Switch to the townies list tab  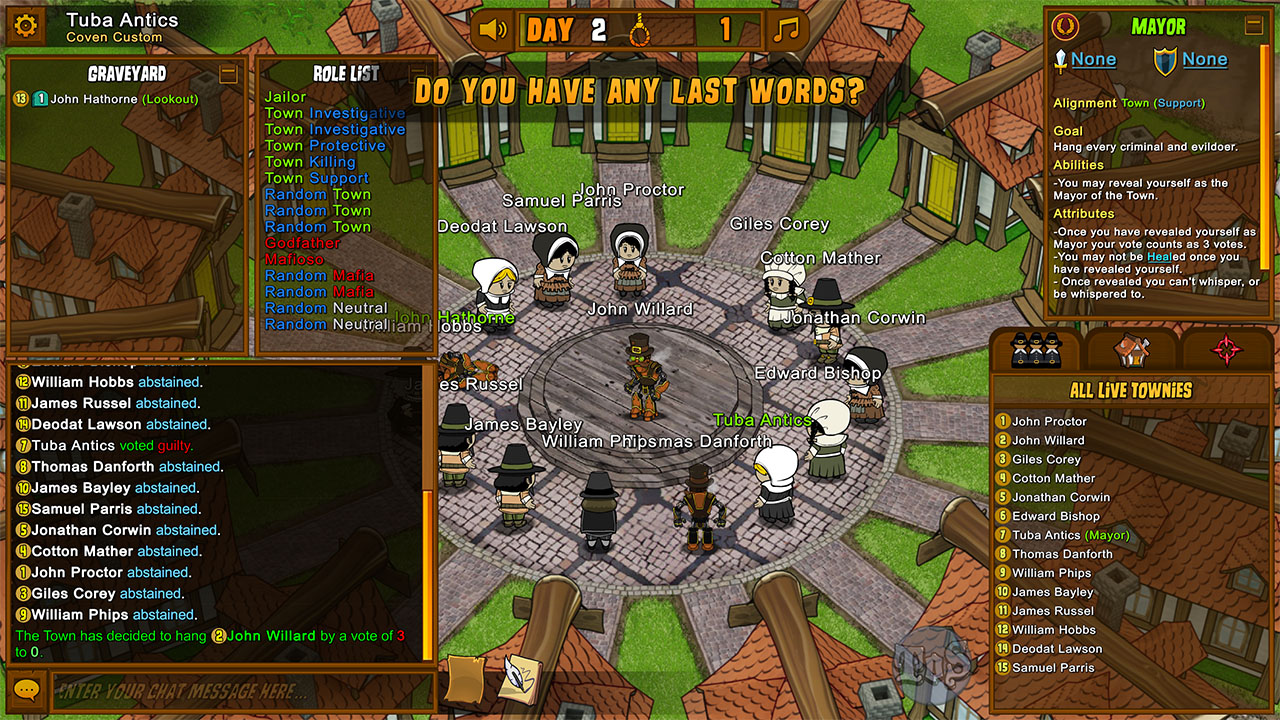coord(1036,350)
